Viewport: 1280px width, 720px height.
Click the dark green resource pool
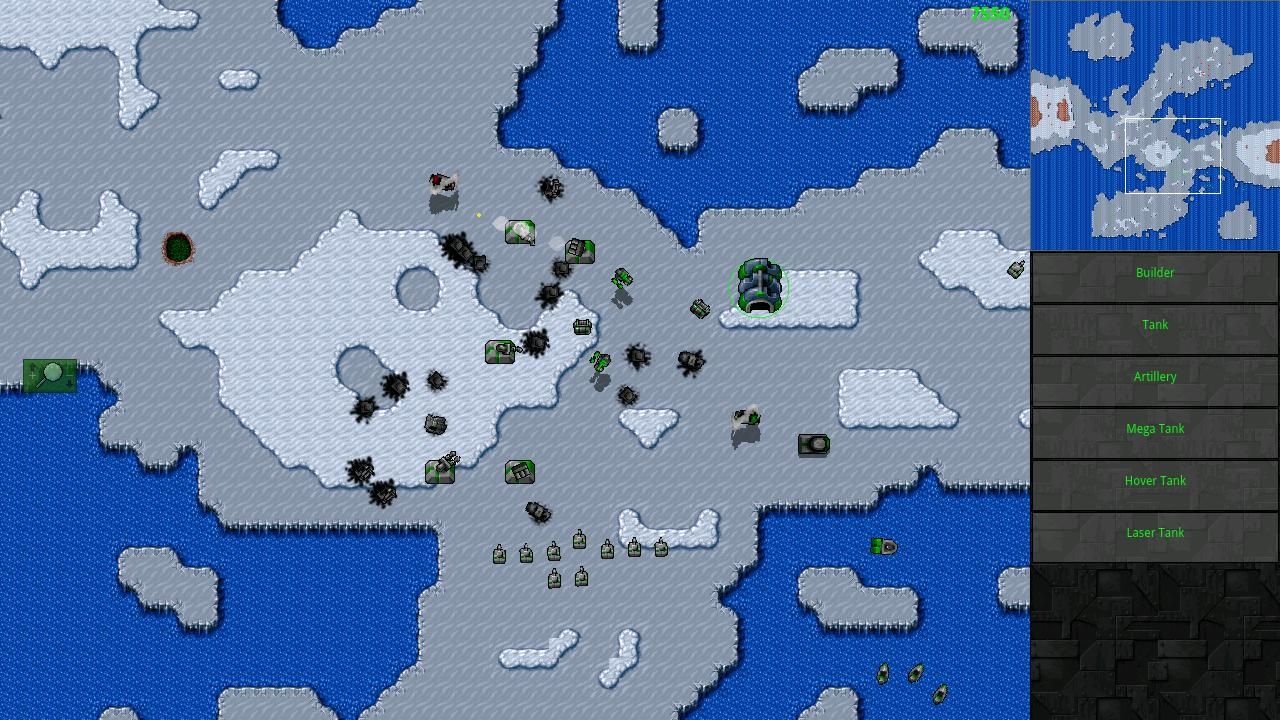pos(178,249)
